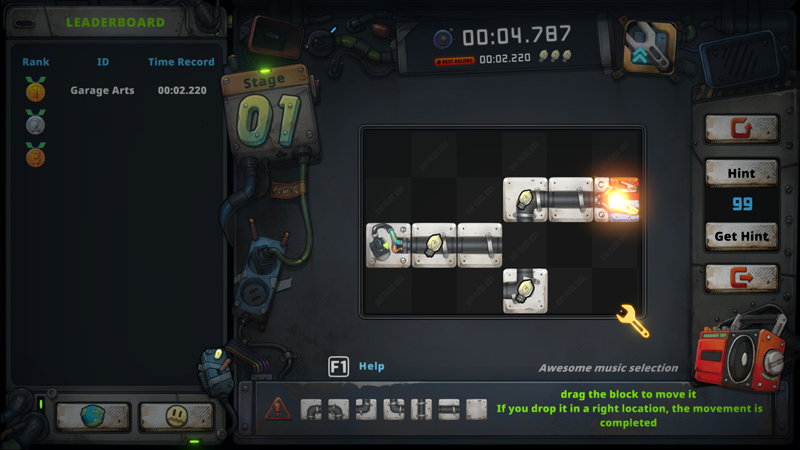Select the red restart arrow button

[741, 129]
